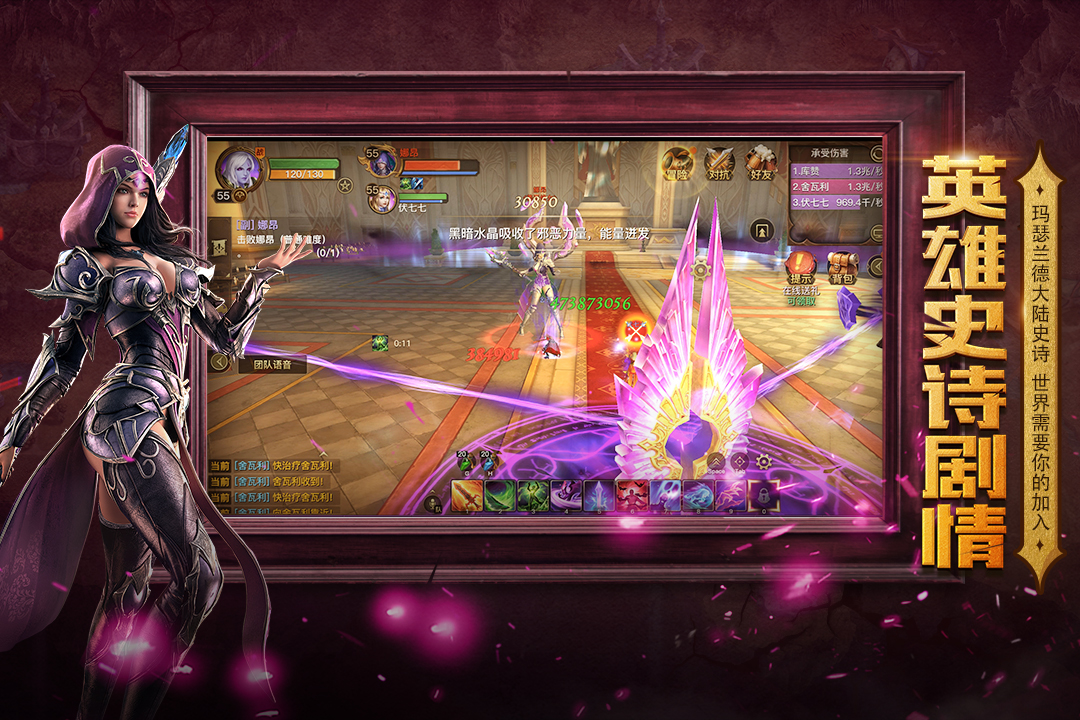The height and width of the screenshot is (720, 1080).
Task: Collapse the left panel with the arrow button
Action: 219,362
